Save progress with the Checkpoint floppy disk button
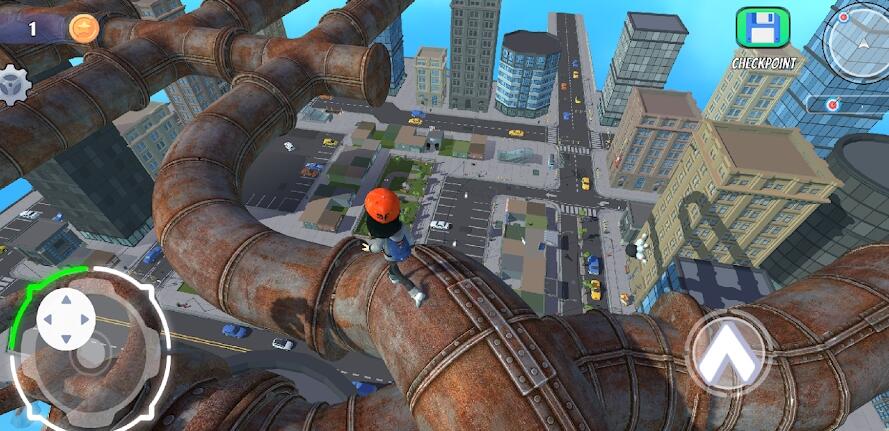 coord(762,29)
